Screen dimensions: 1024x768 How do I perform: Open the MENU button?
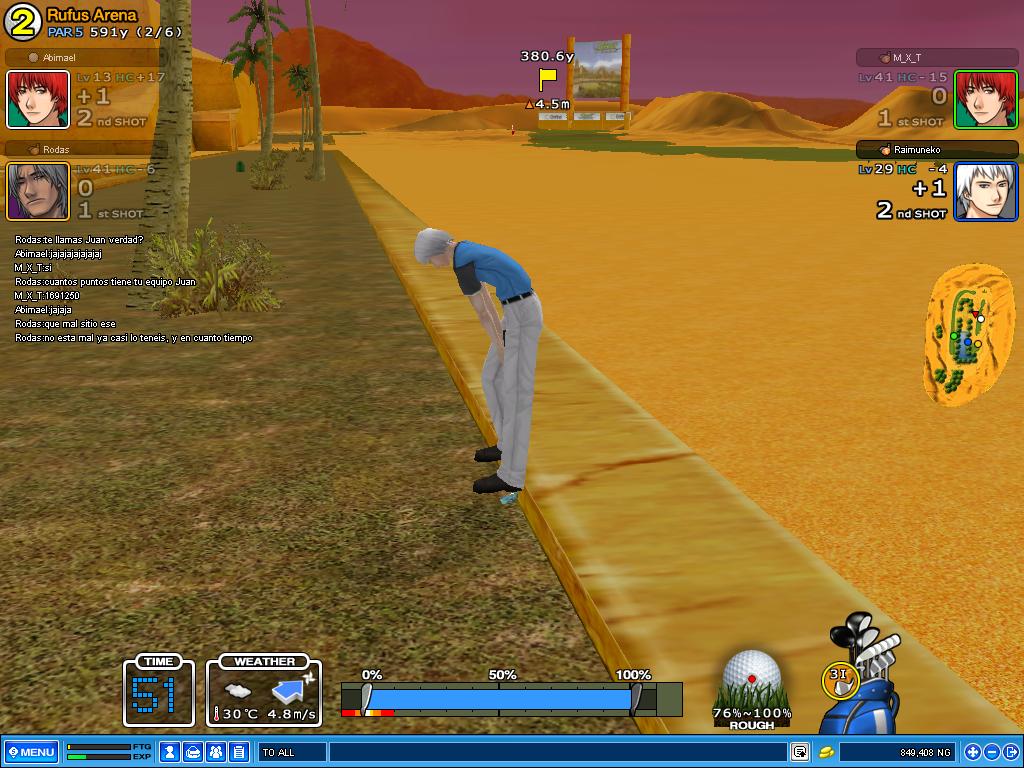30,752
